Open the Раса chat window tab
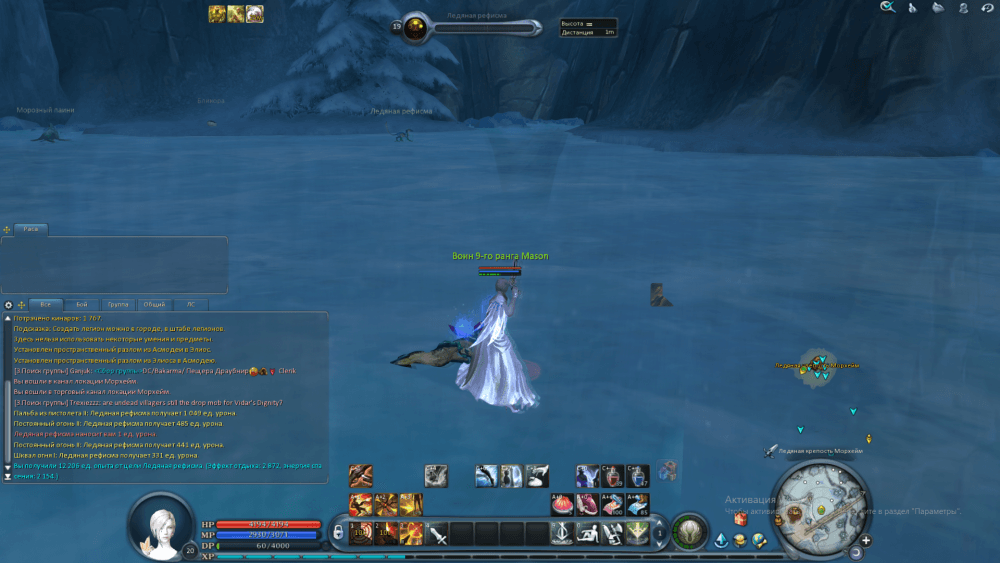 31,229
